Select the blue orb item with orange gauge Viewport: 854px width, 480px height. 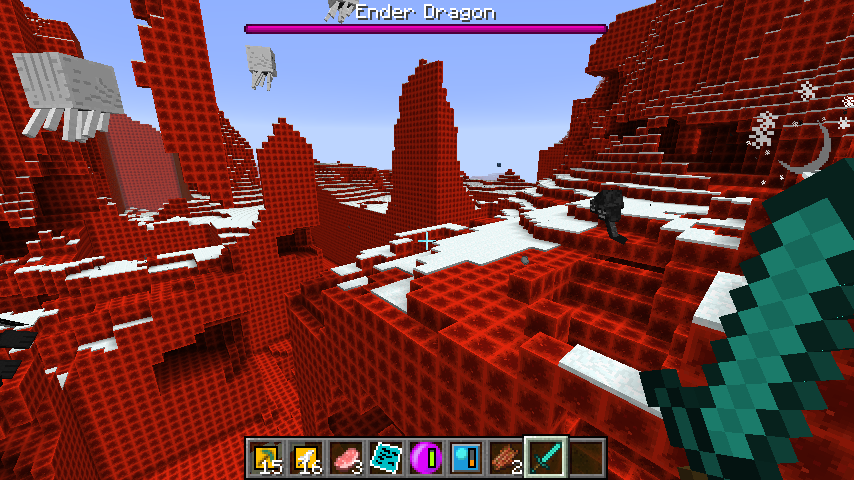click(x=467, y=458)
